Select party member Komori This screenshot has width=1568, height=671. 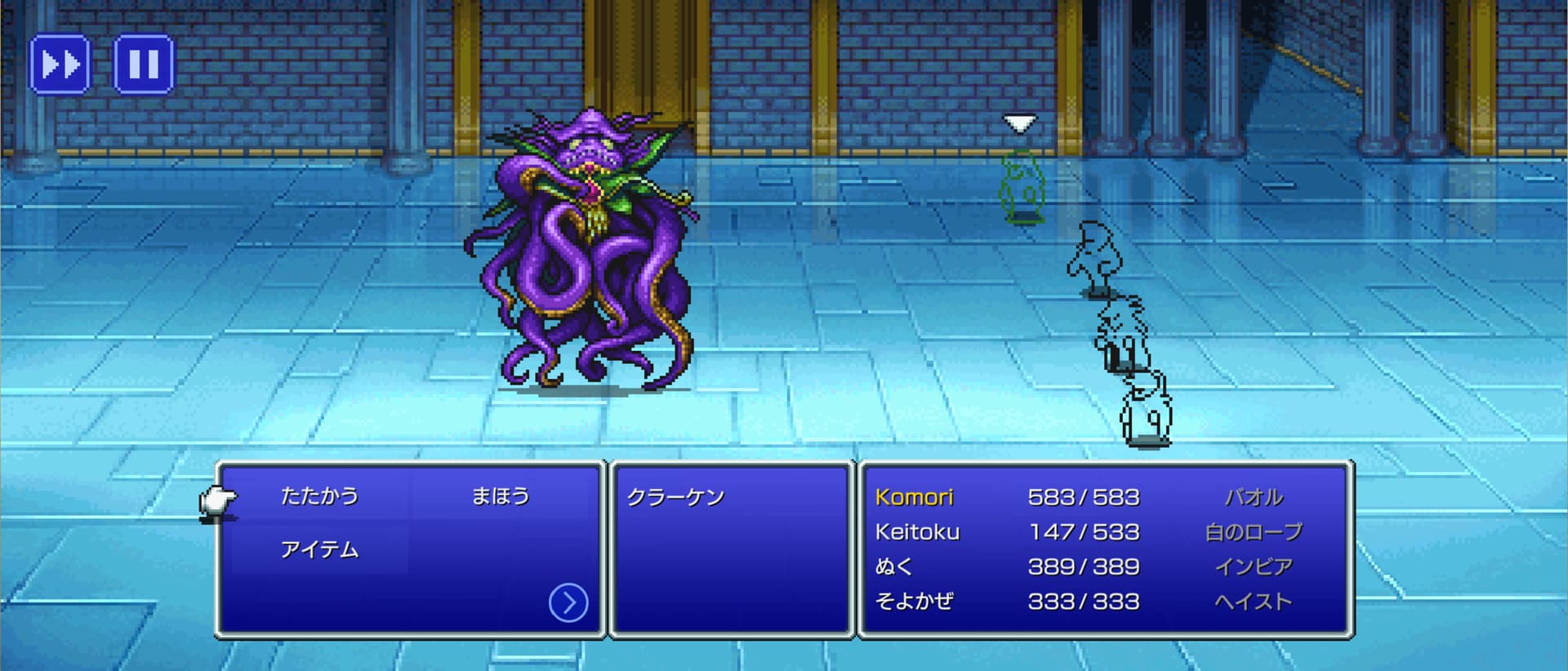[914, 497]
